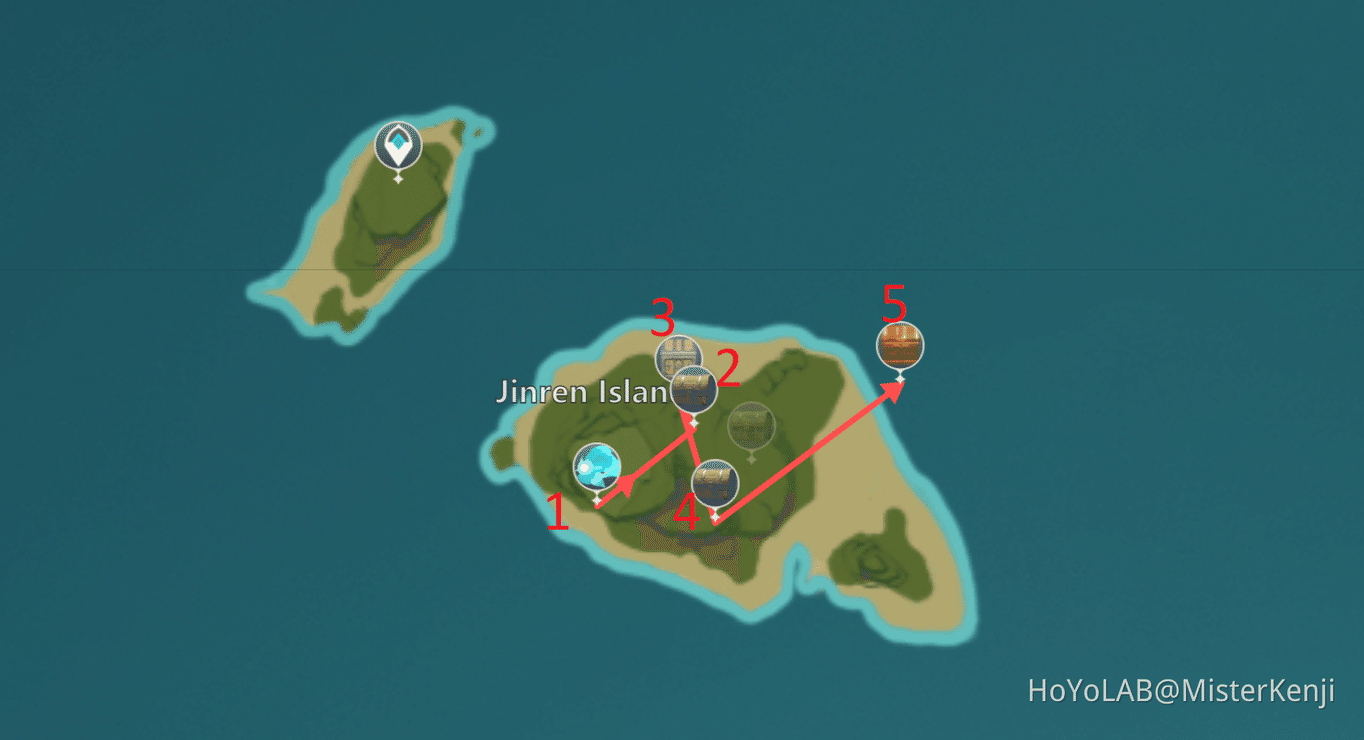Open the HoYoLAB@MisterKenji watermark link
Viewport: 1364px width, 740px height.
click(x=1183, y=689)
